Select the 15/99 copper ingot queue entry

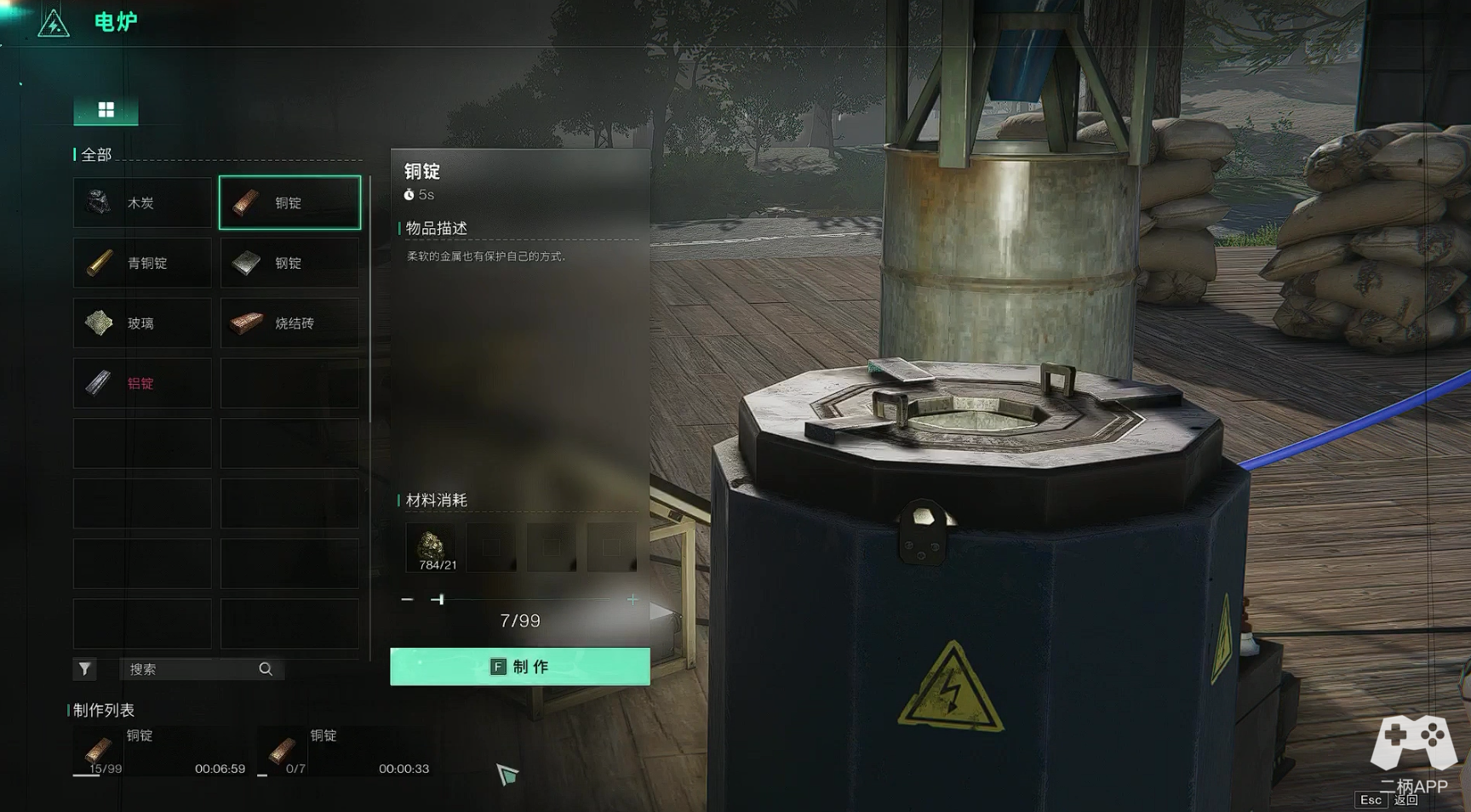pos(159,751)
